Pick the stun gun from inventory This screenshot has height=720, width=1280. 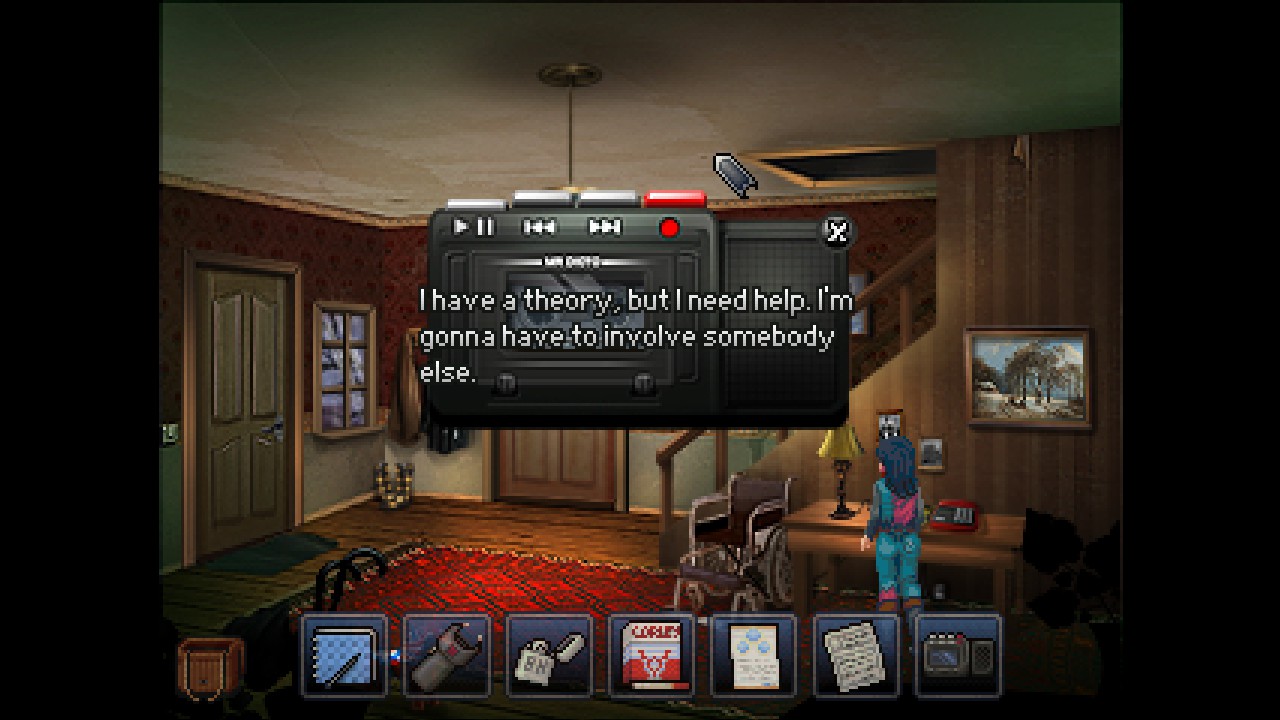point(447,657)
